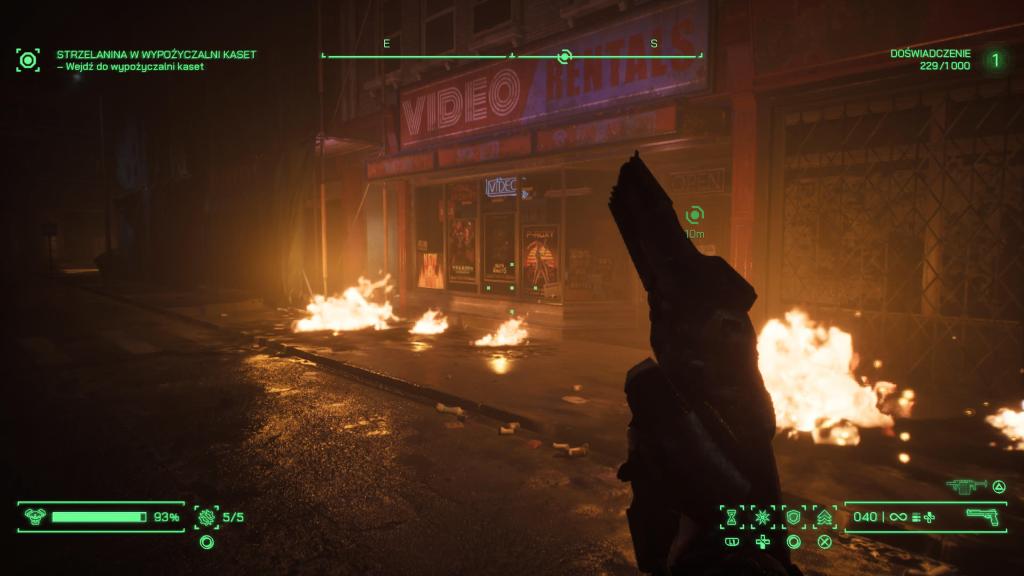Screen dimensions: 1024x576
Task: Open the video rental shootout quest text
Action: coord(156,54)
